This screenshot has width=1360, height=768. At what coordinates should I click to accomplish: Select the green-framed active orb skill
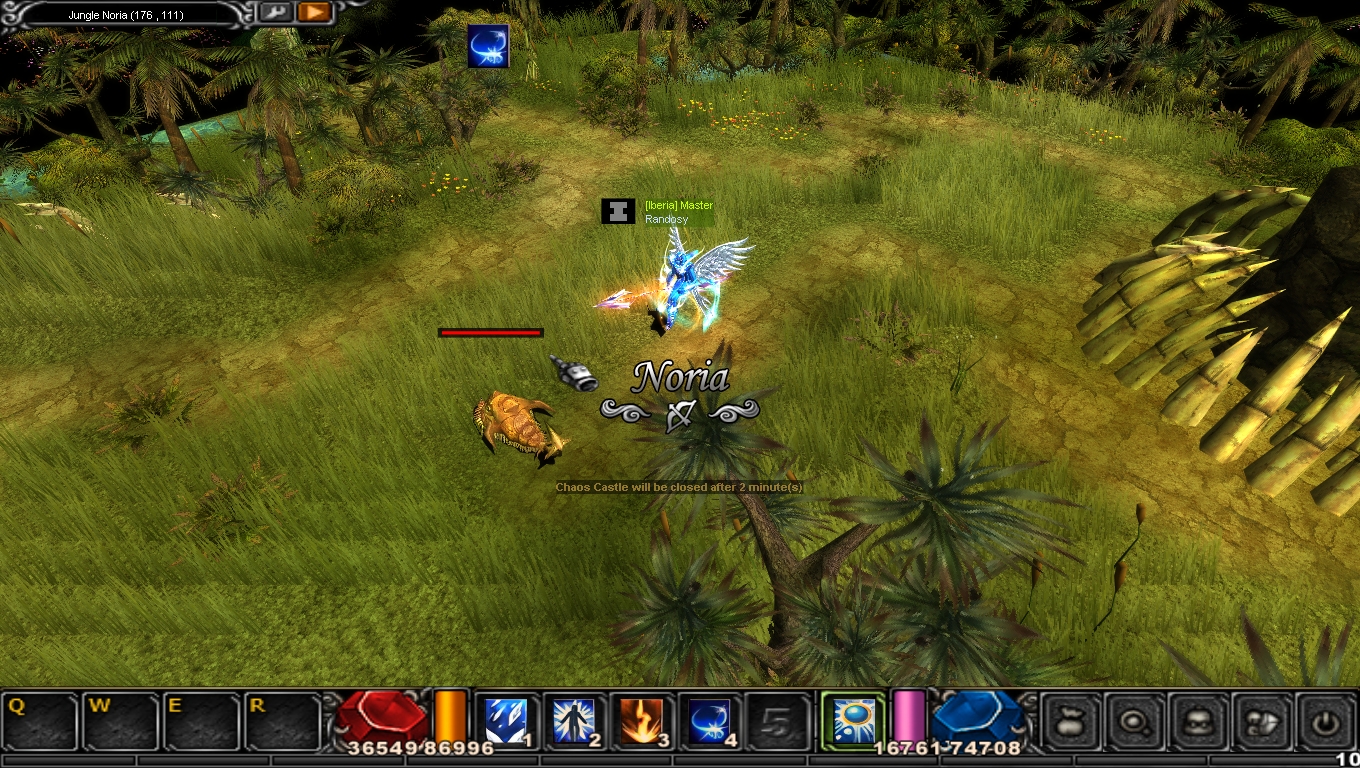click(853, 720)
